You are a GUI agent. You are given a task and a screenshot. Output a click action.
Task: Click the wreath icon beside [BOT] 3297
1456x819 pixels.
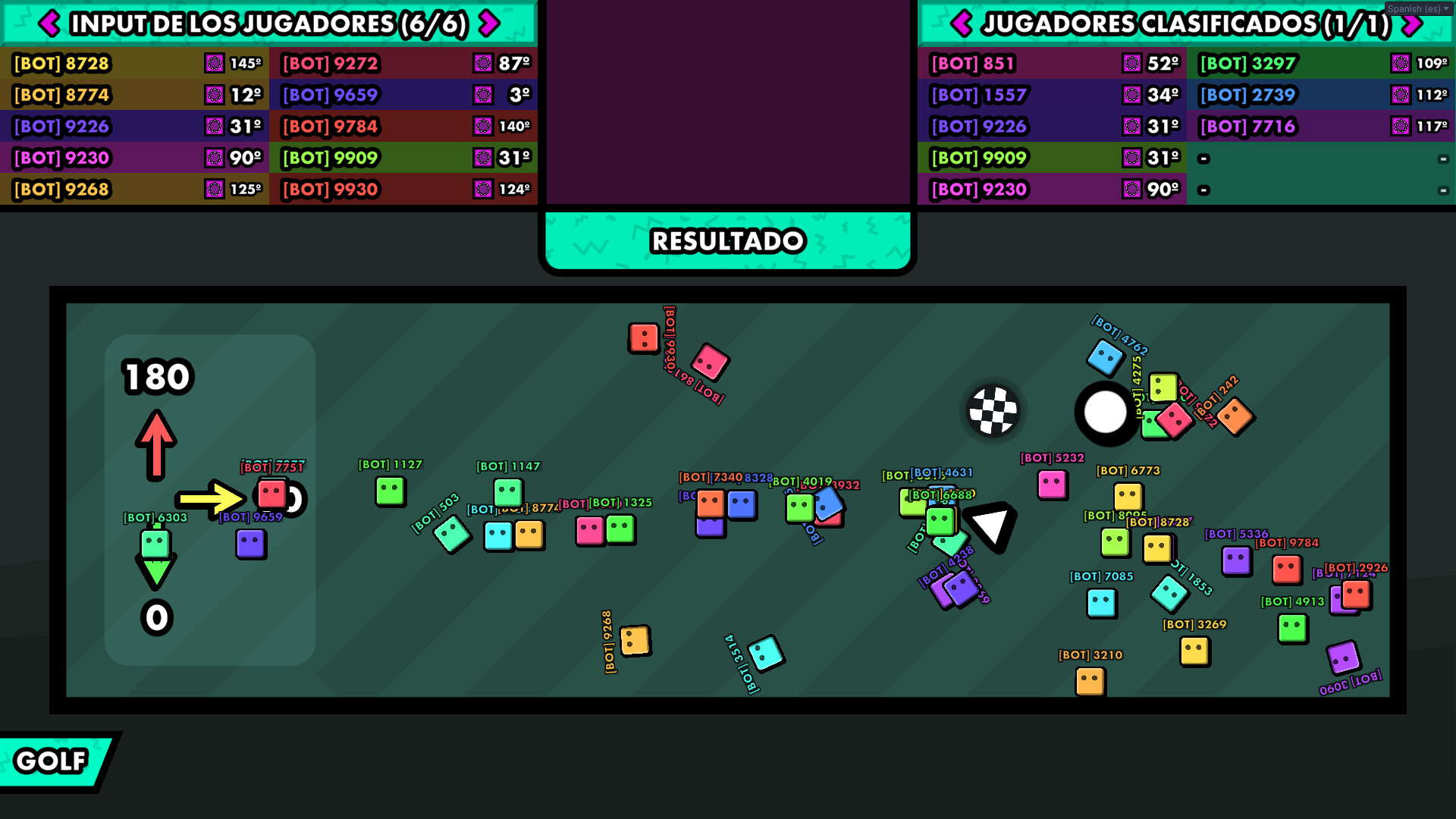pos(1400,64)
